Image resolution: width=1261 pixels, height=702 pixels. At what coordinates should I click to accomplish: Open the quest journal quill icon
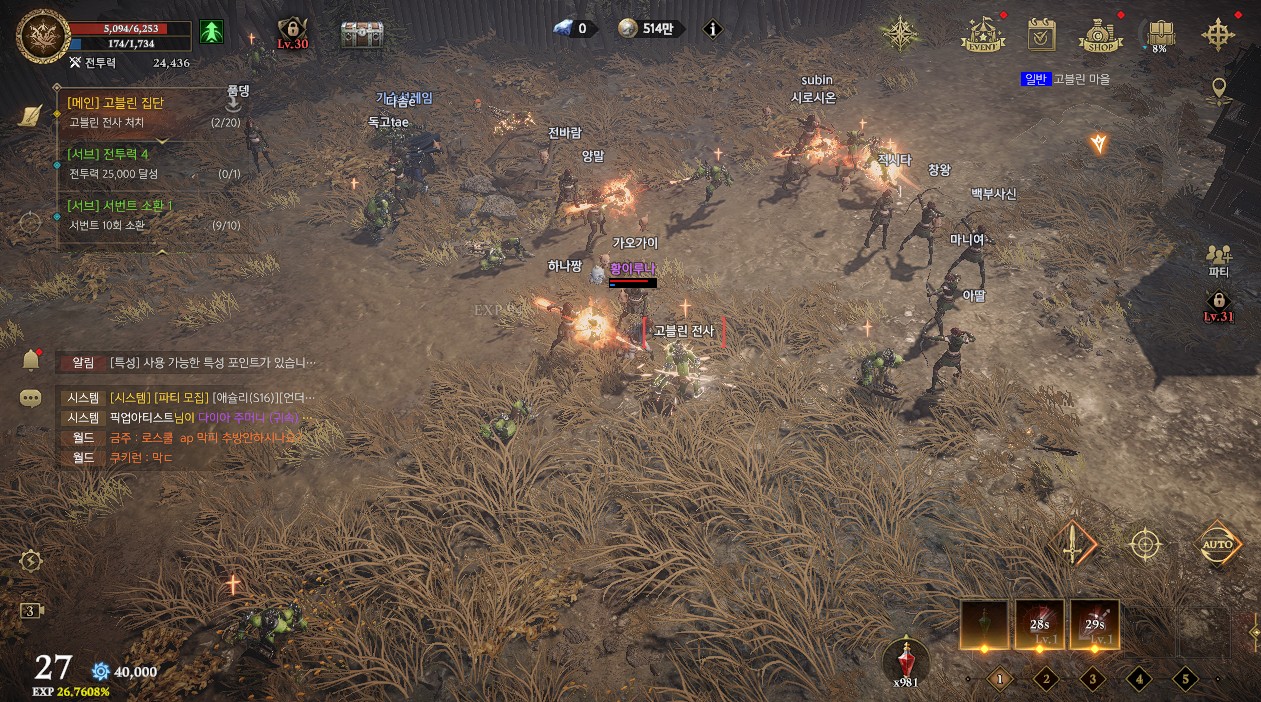[30, 115]
